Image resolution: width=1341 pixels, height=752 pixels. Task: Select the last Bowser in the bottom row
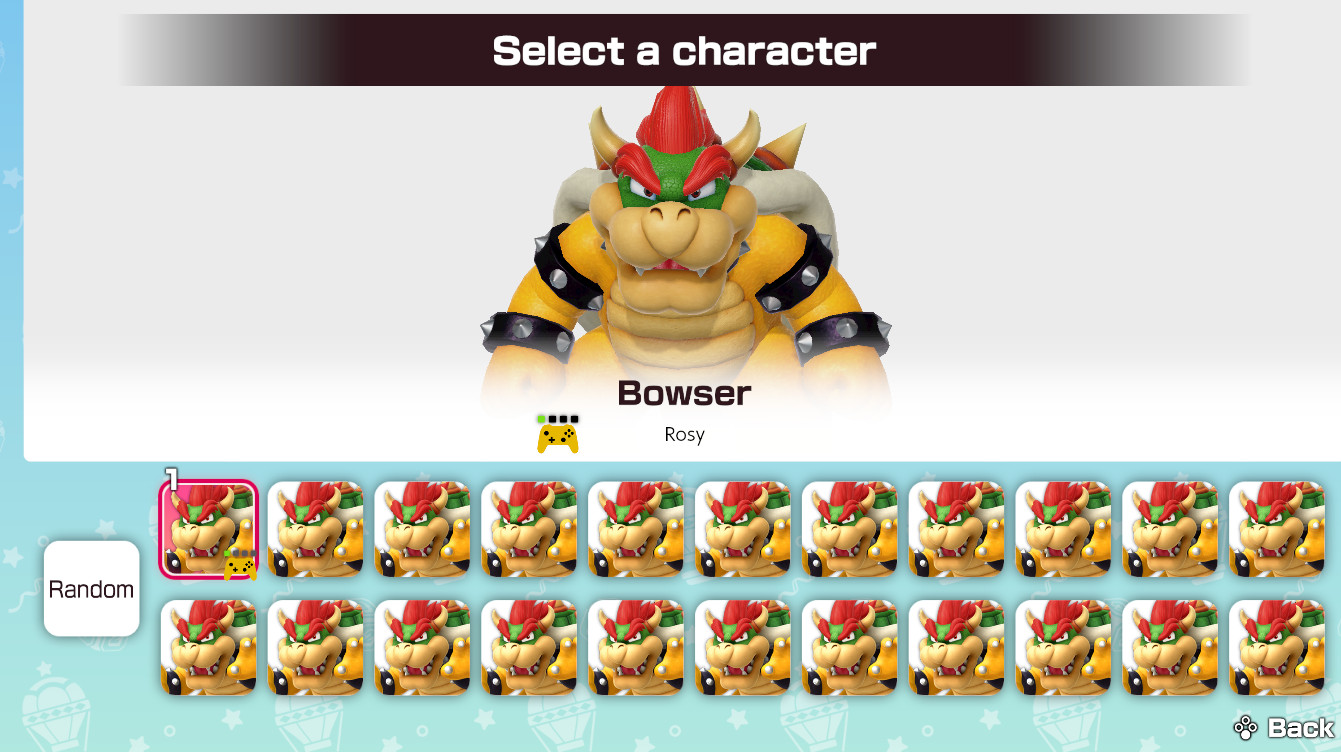[1277, 647]
